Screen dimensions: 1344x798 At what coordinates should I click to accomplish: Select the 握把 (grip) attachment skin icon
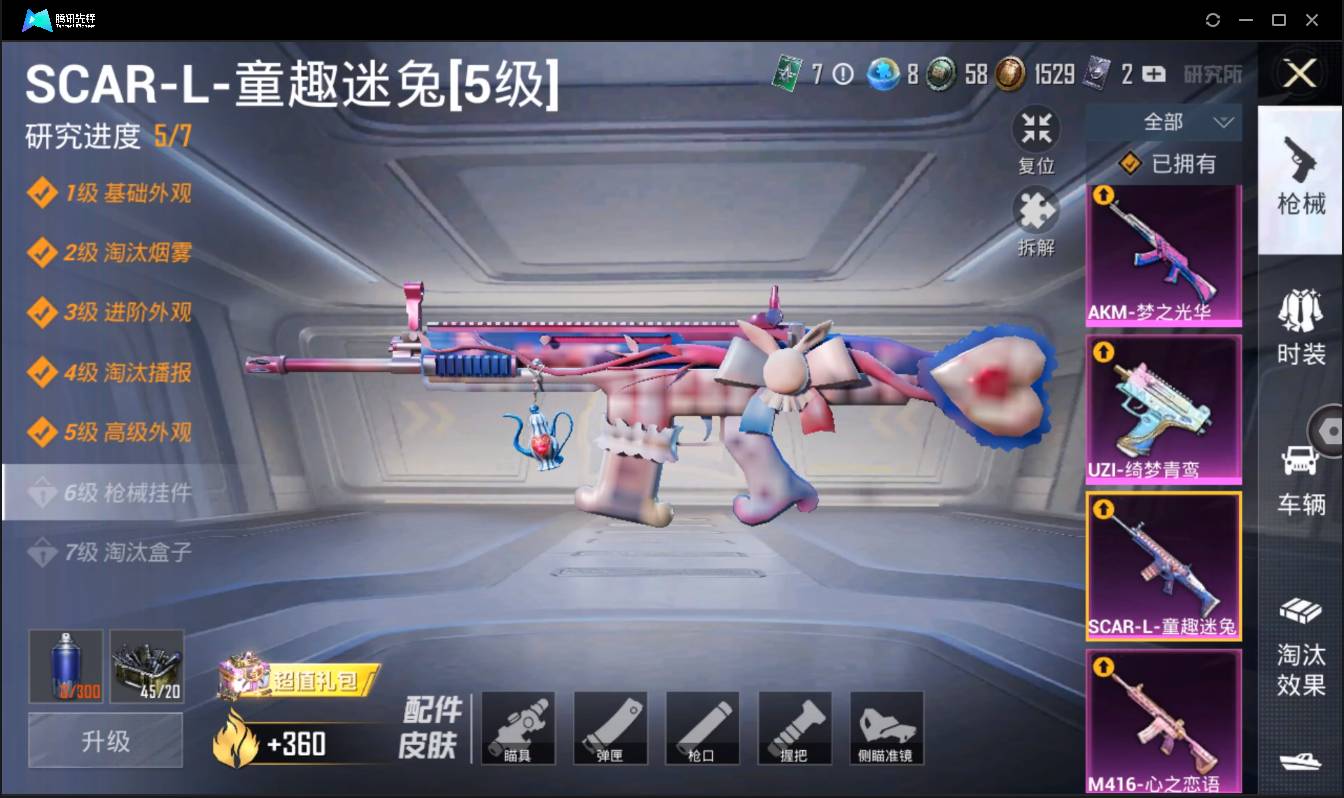794,727
